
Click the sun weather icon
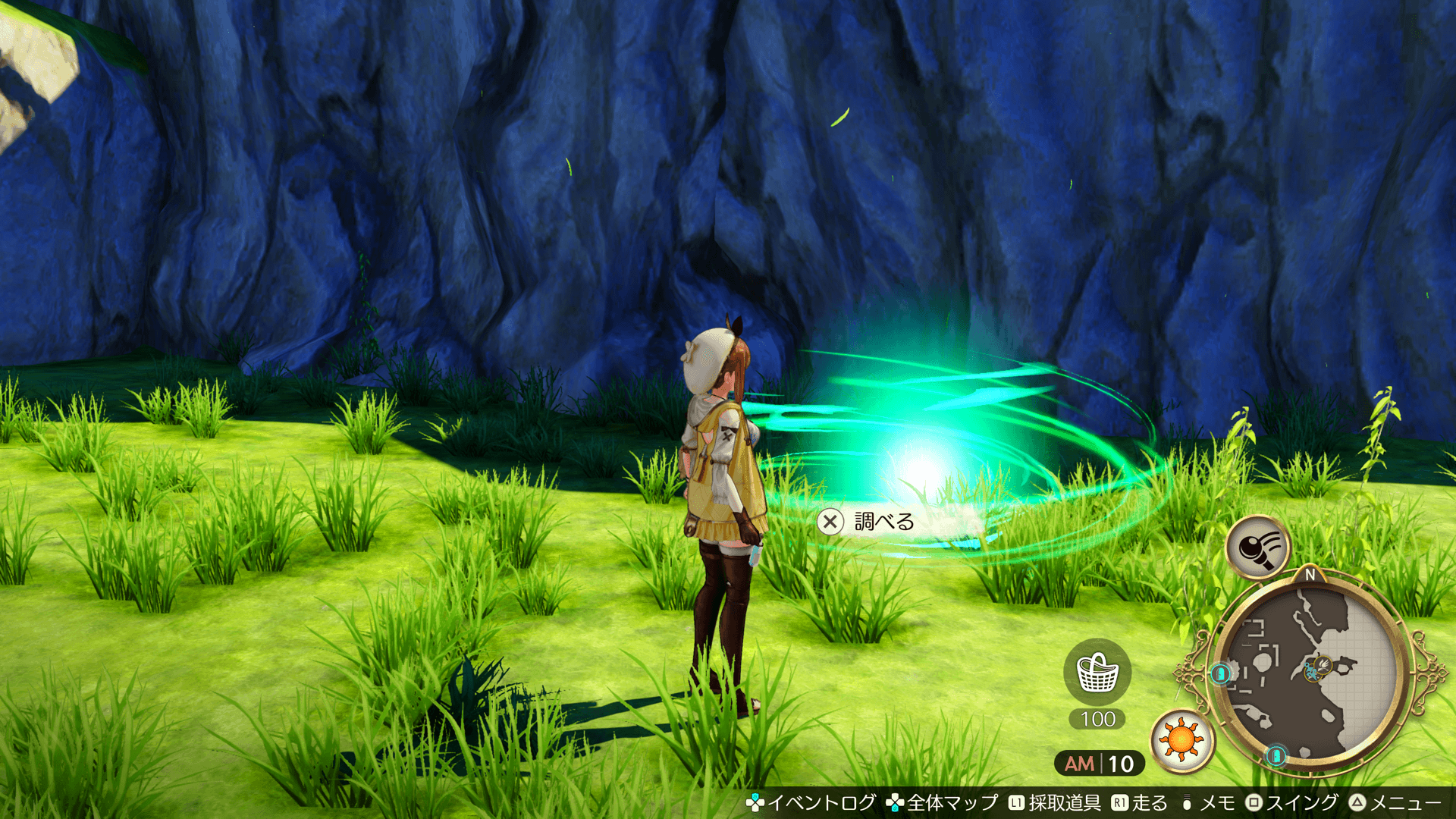point(1181,739)
